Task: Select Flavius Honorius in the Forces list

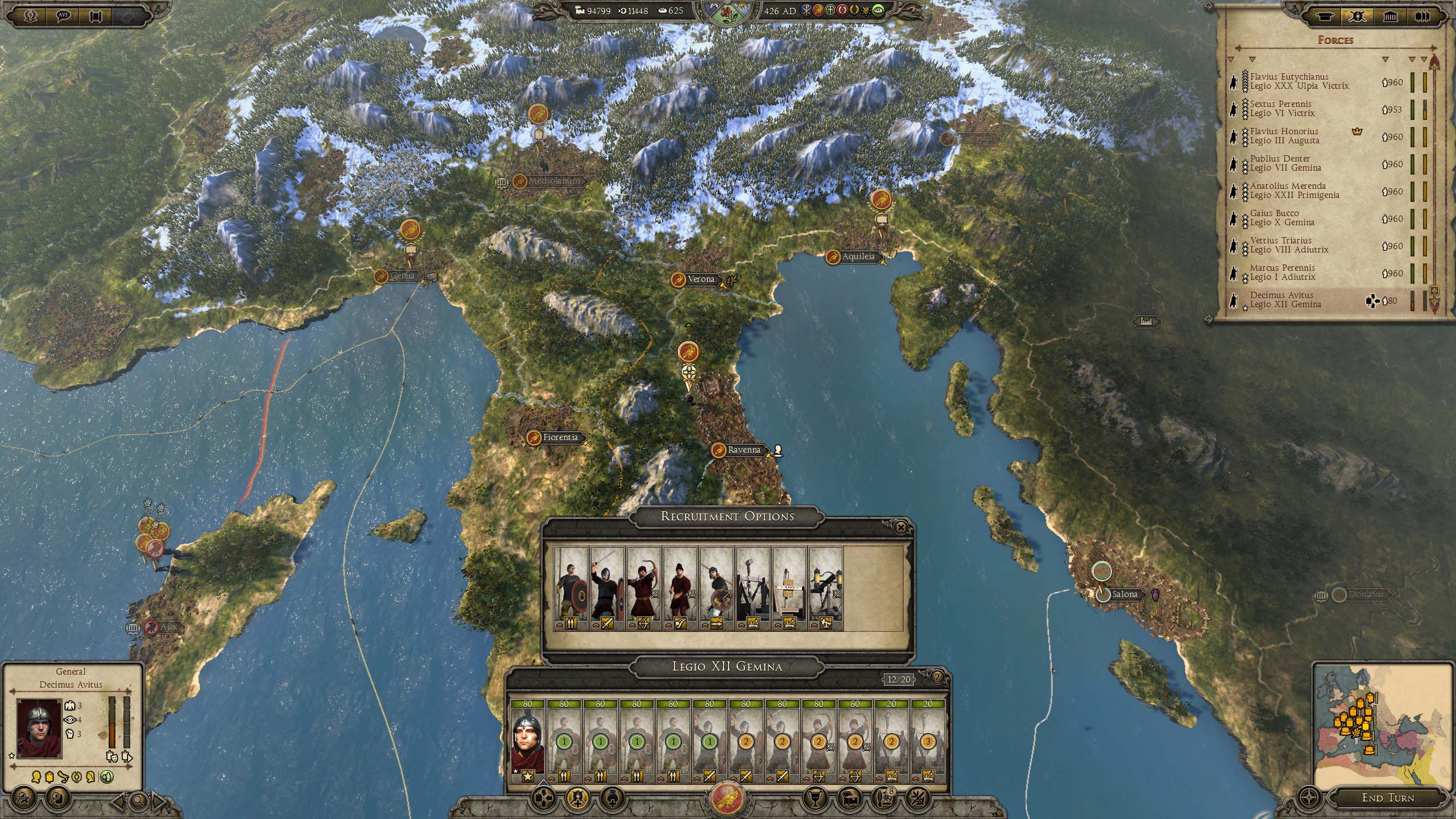Action: point(1284,136)
